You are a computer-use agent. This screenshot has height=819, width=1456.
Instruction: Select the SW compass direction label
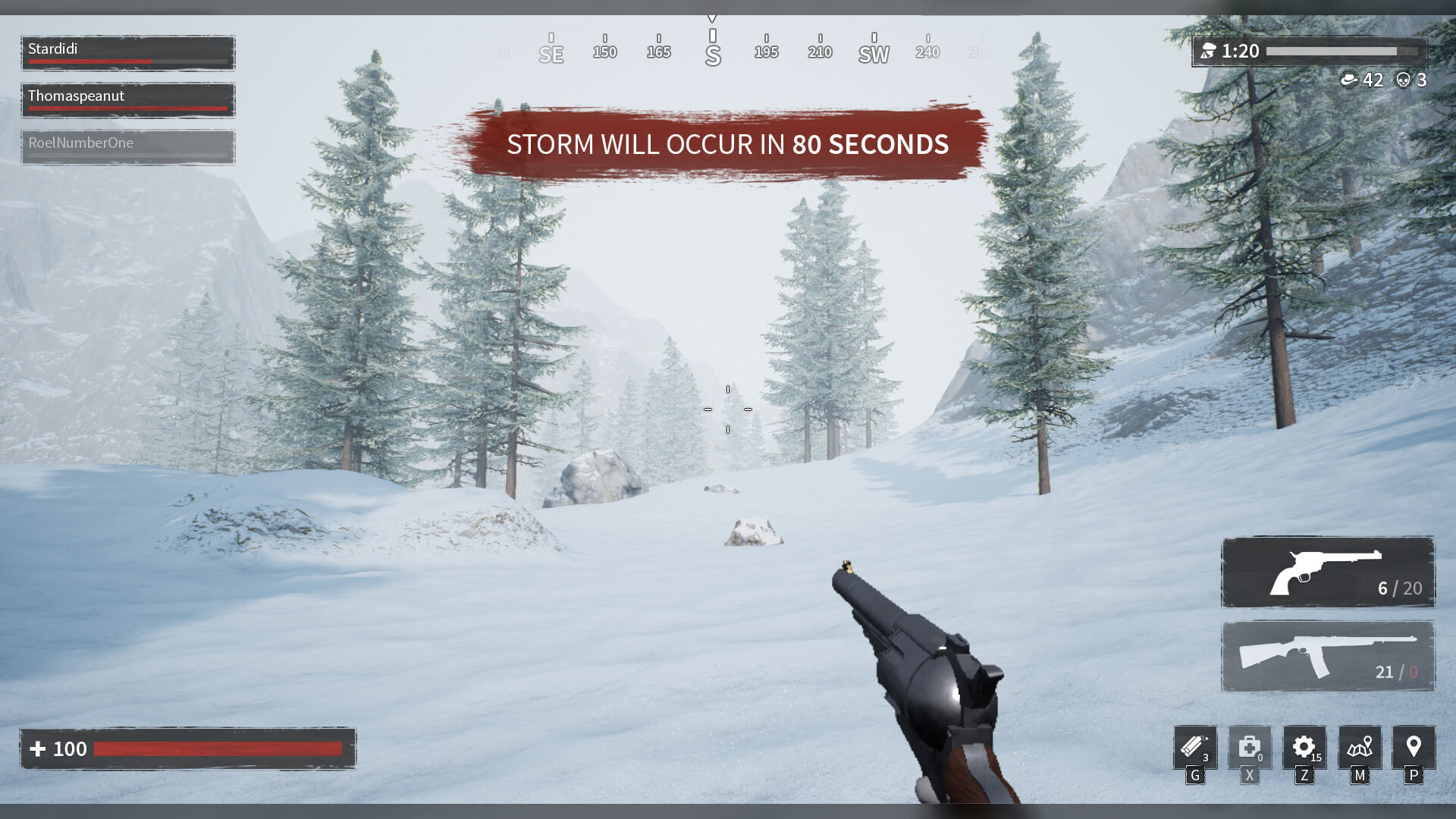click(x=873, y=53)
